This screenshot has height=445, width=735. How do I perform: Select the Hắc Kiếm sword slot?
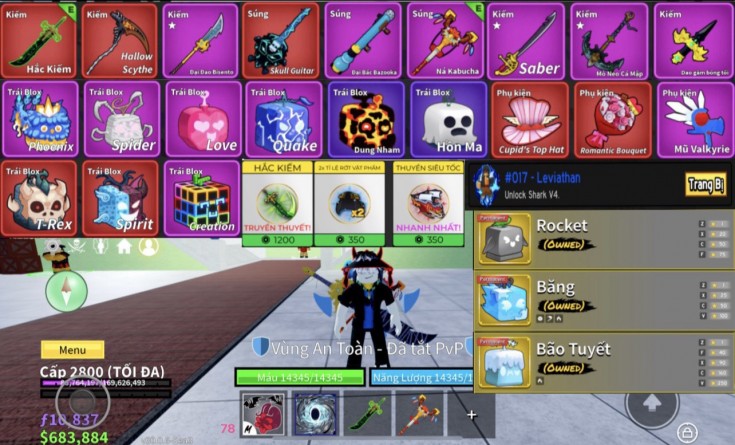(39, 40)
